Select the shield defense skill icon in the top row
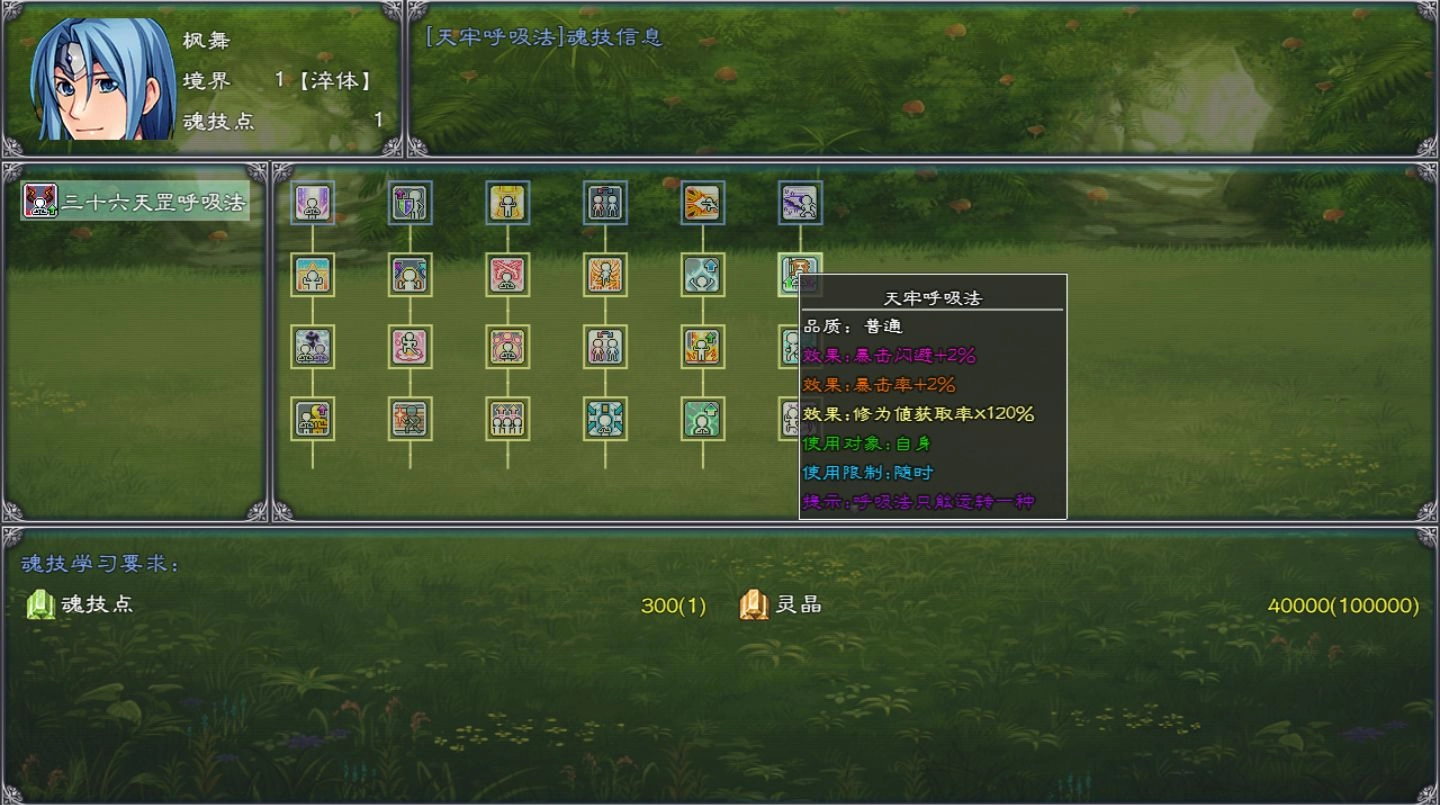1440x805 pixels. [x=410, y=202]
